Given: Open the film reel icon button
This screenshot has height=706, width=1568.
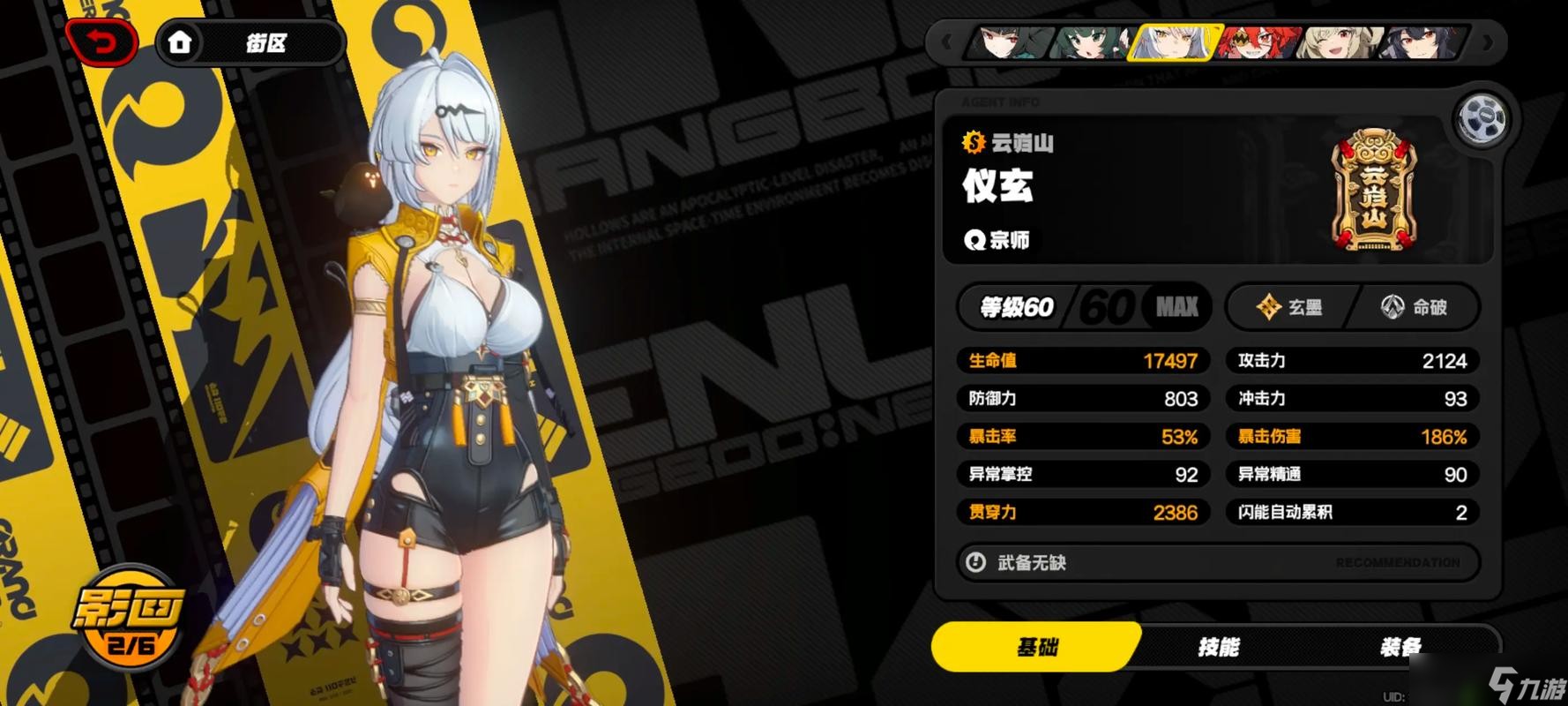Looking at the screenshot, I should tap(1482, 118).
